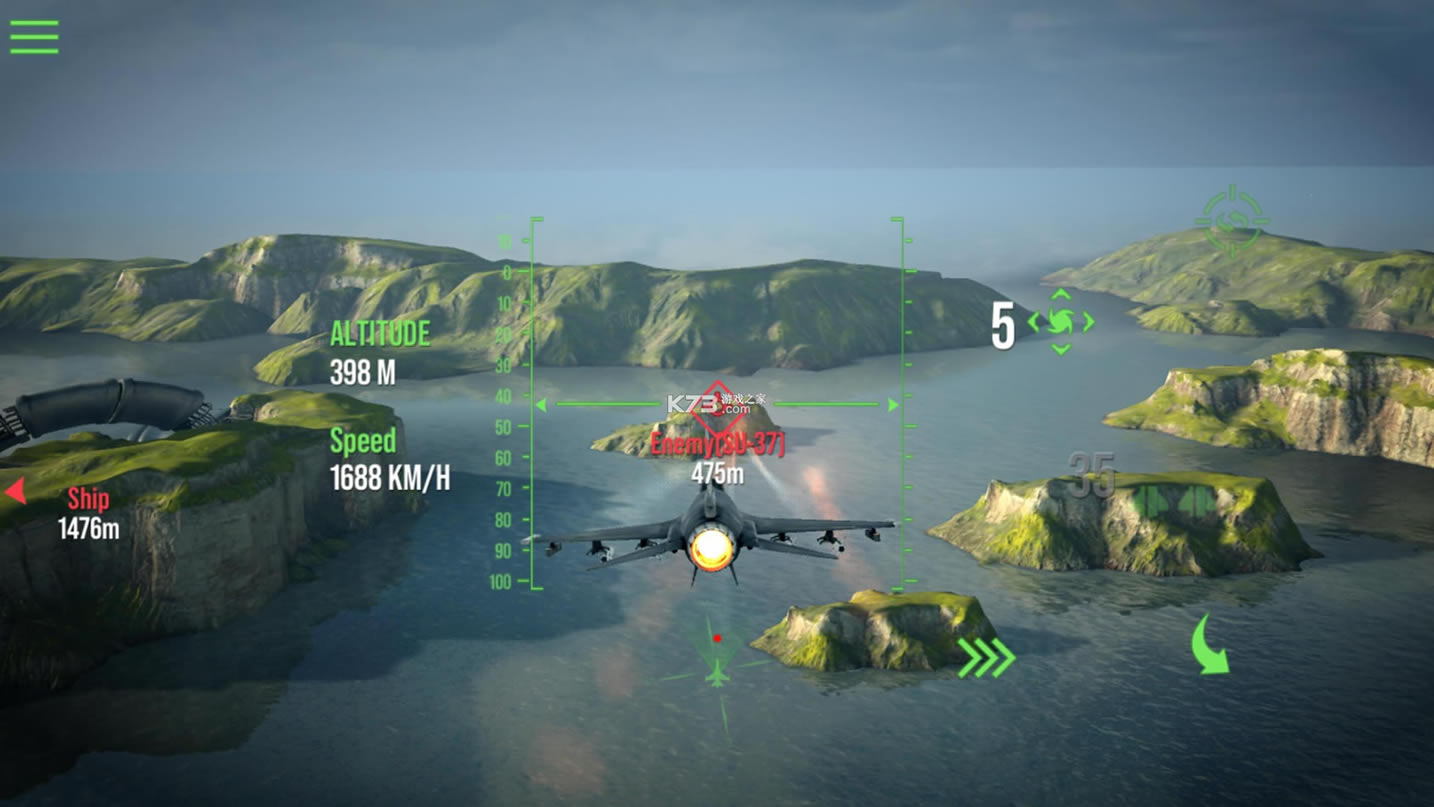
Task: Click the red Ship direction arrow
Action: [x=15, y=491]
